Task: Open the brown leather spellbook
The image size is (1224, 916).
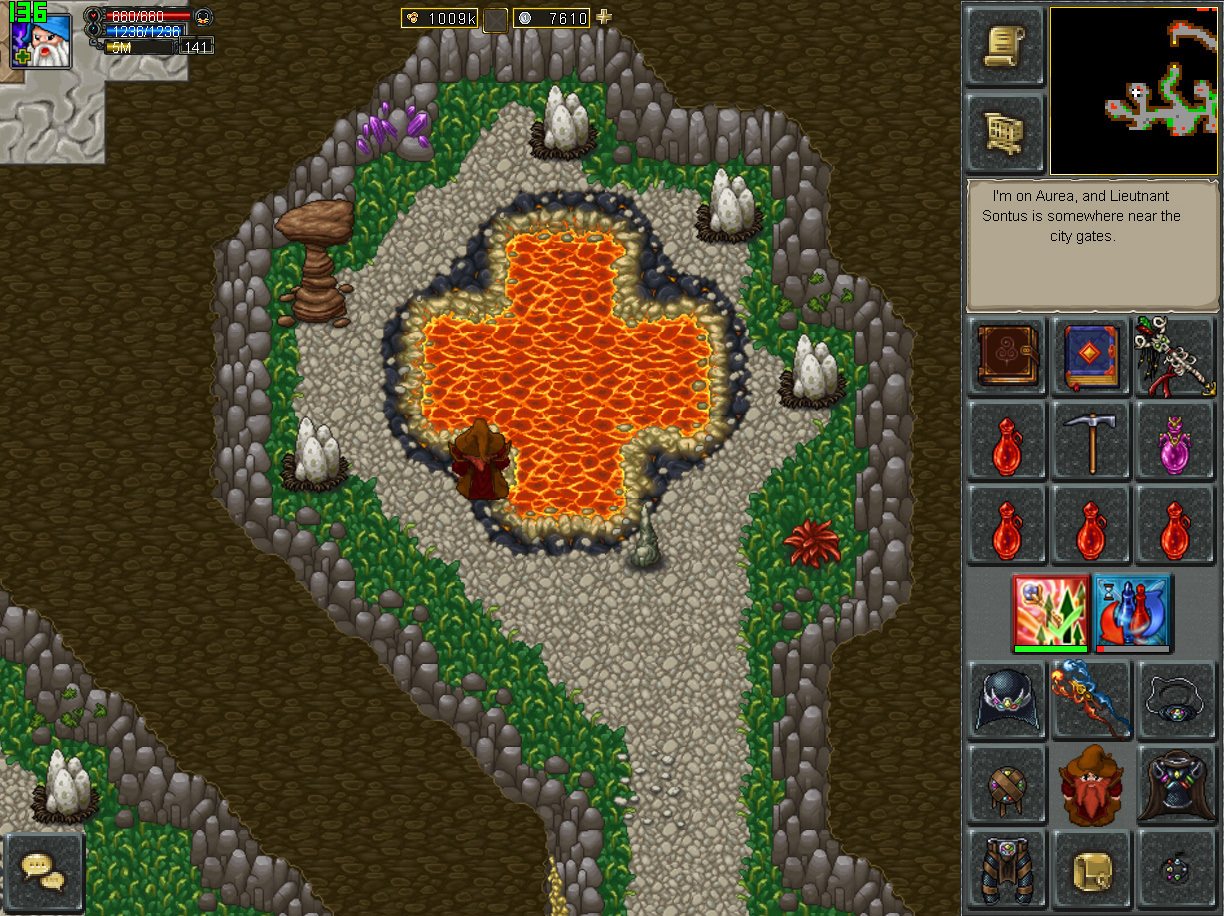Action: pos(1007,357)
